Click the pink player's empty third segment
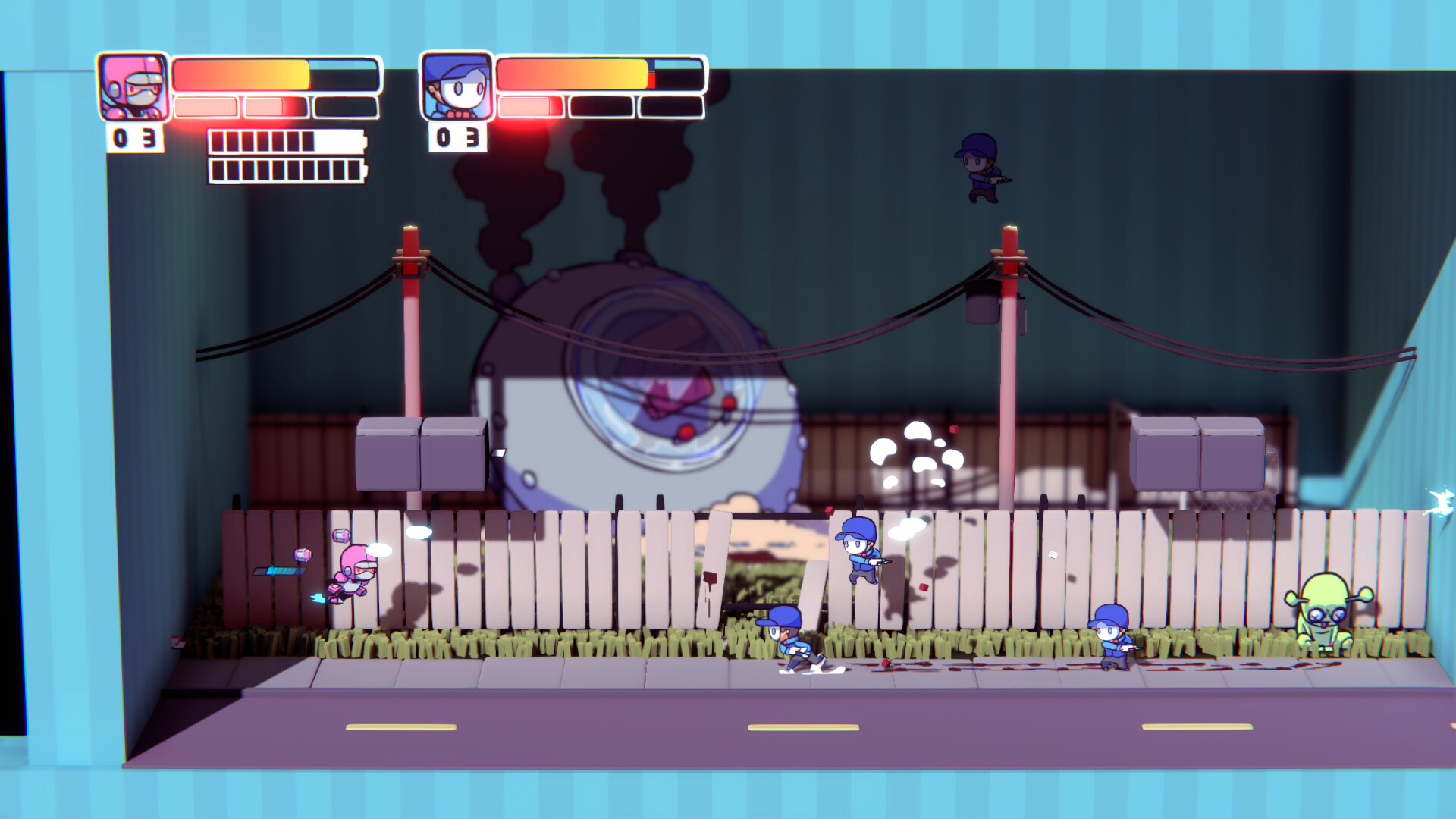Screen dimensions: 1456x819 pyautogui.click(x=345, y=106)
